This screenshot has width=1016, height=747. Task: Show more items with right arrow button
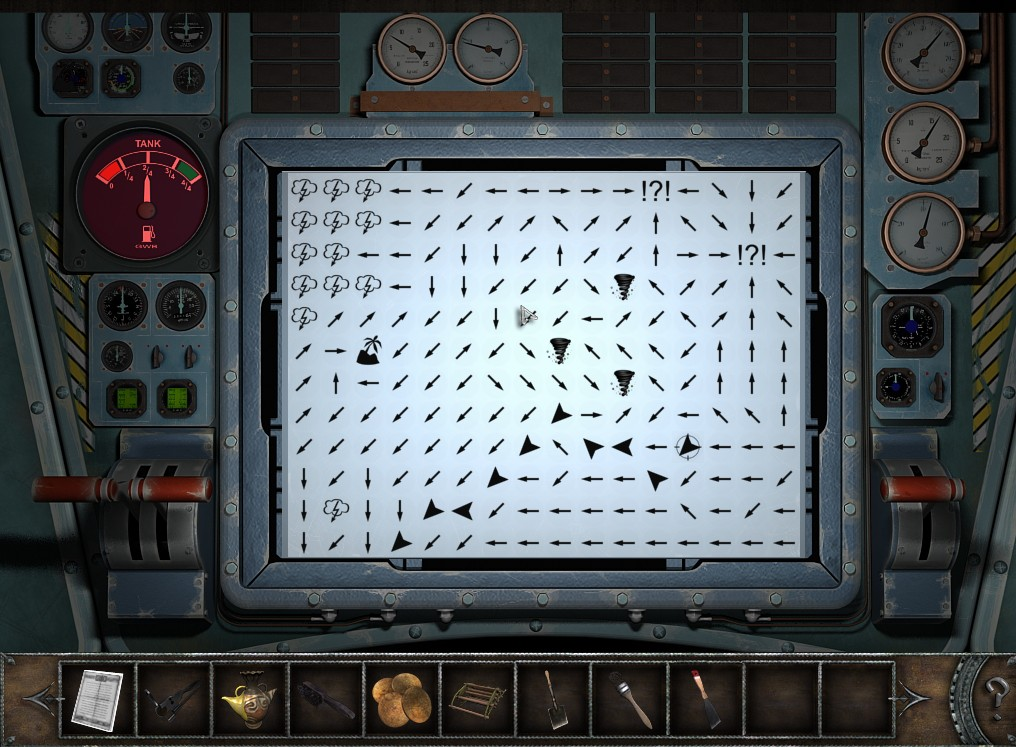(915, 696)
